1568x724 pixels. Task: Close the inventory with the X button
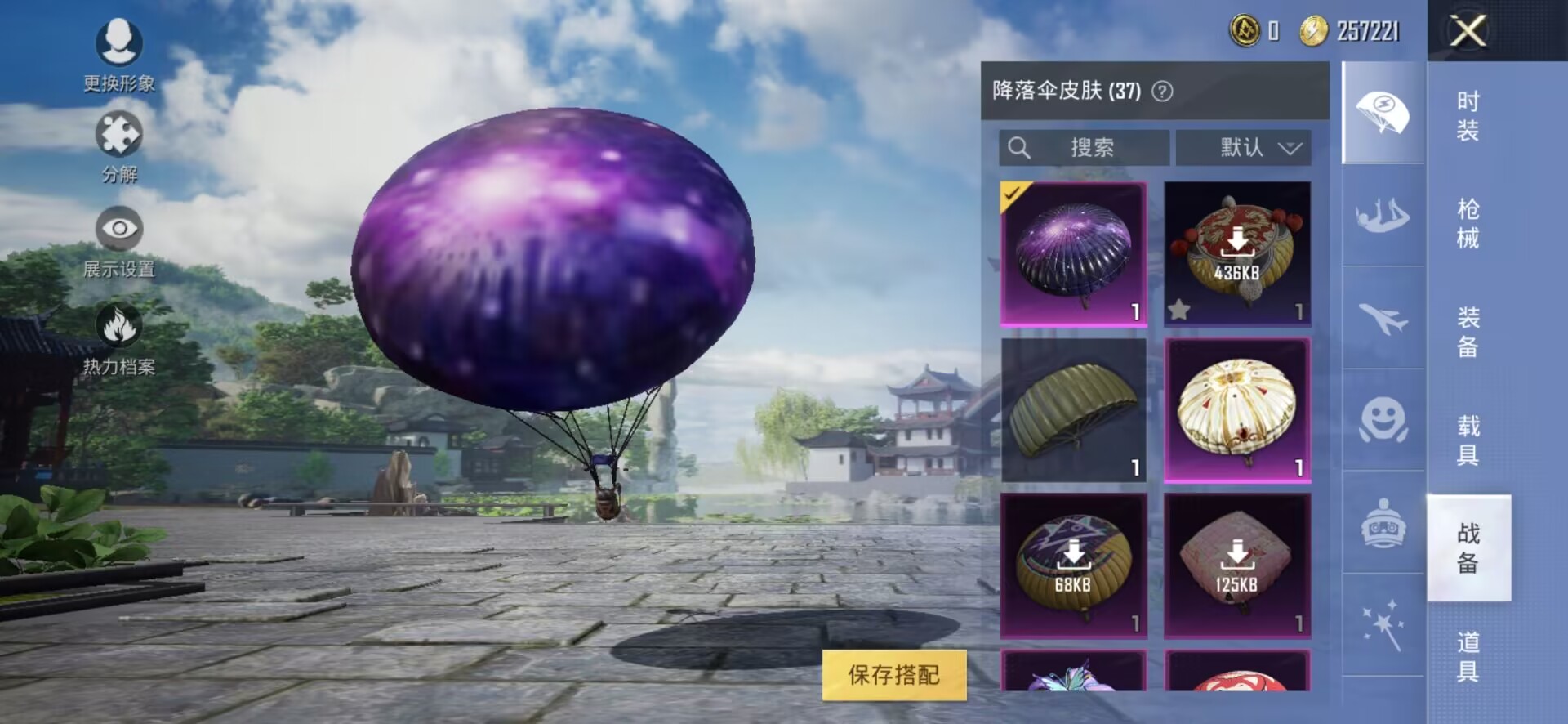tap(1468, 32)
